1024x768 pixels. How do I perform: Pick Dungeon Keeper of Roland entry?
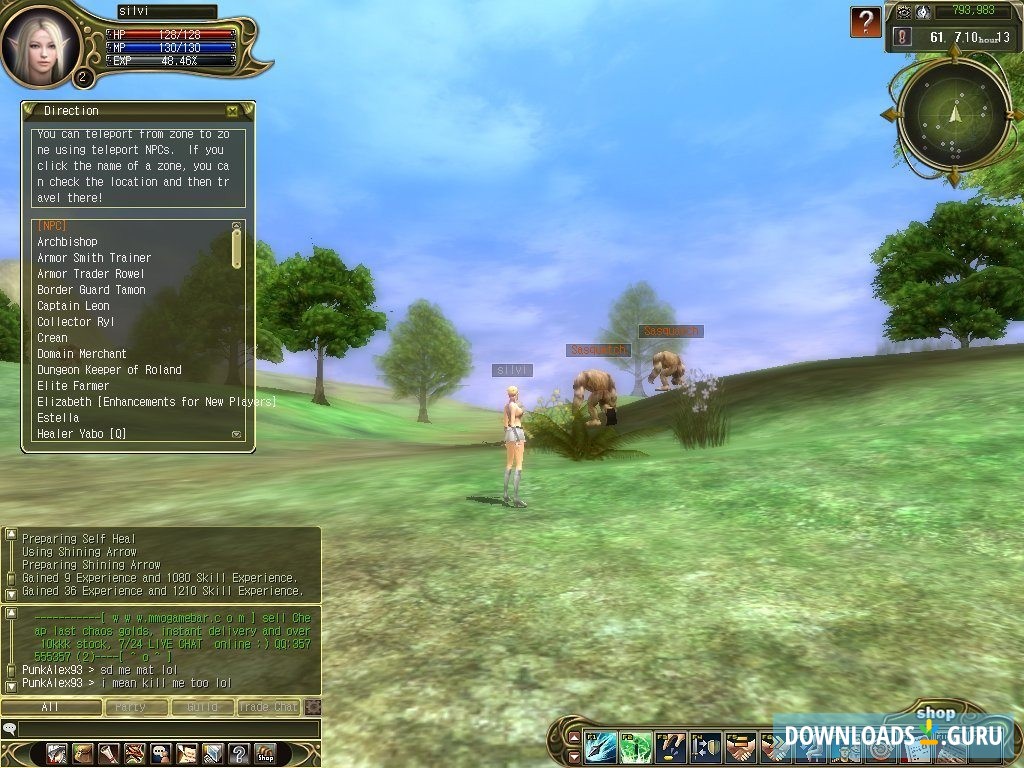[x=109, y=370]
